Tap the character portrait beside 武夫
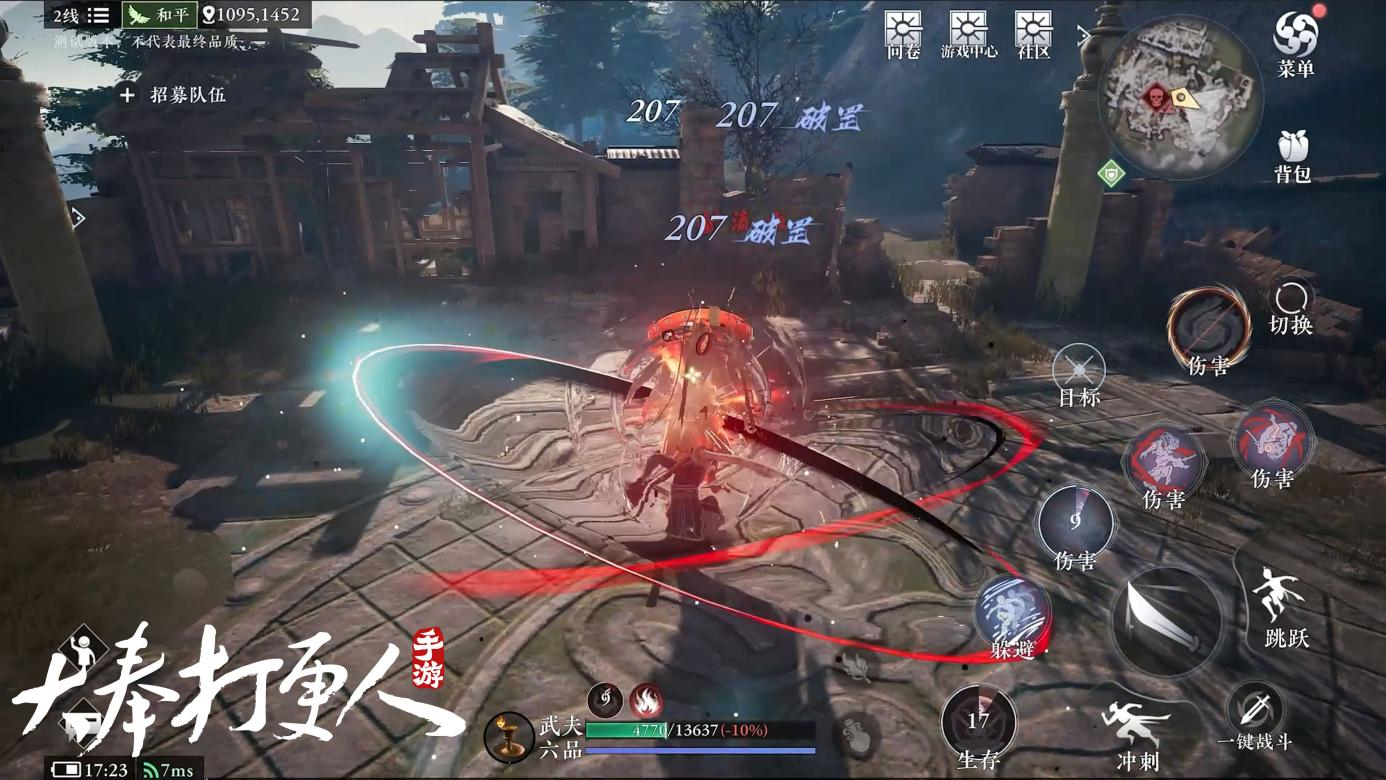 [508, 737]
